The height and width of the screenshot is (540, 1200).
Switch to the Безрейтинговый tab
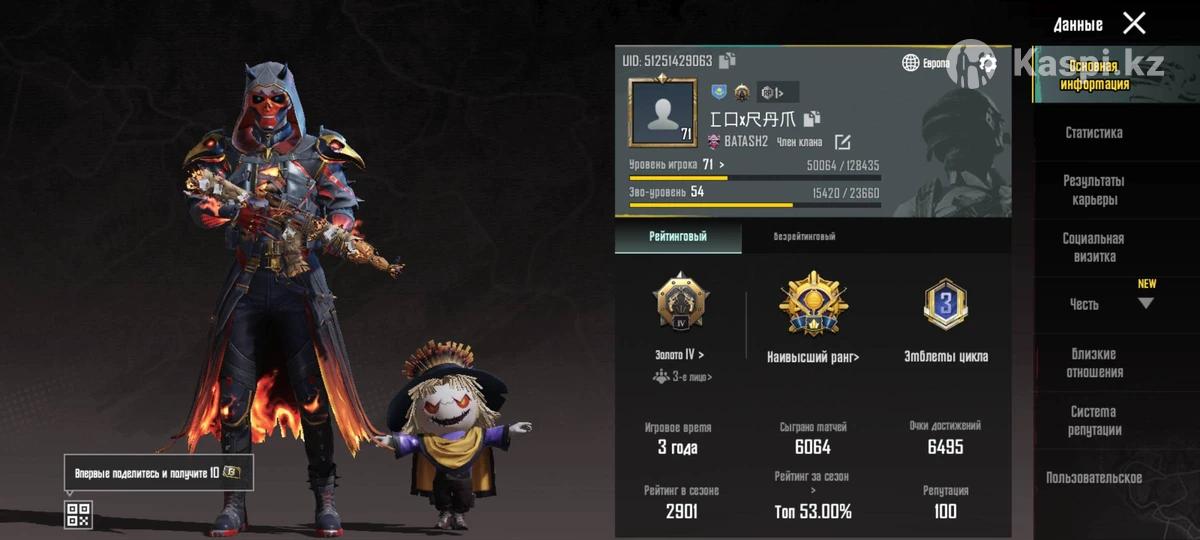804,237
